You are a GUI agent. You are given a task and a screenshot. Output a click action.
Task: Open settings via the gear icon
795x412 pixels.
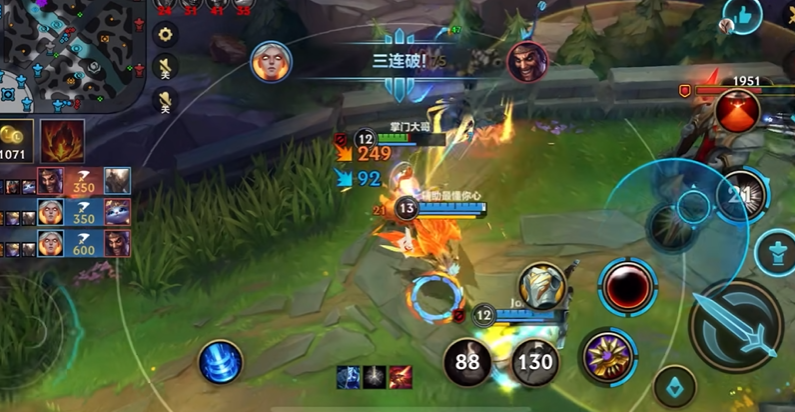(x=165, y=33)
